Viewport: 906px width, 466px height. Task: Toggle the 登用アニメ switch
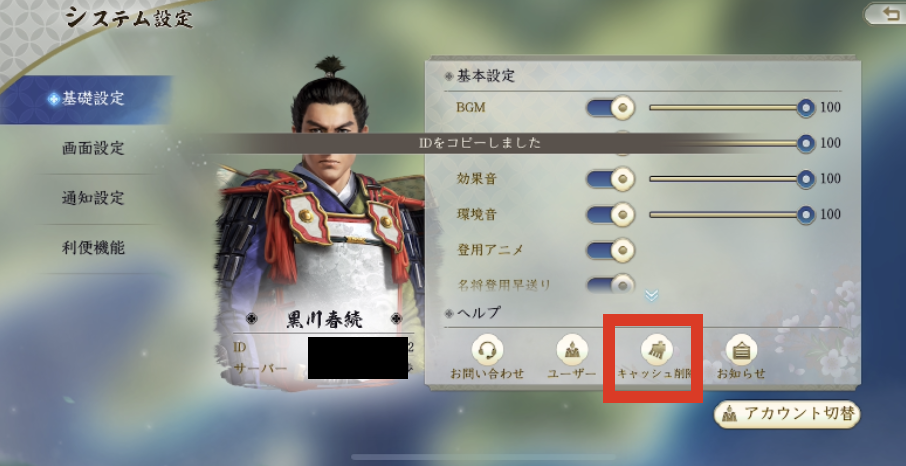611,249
